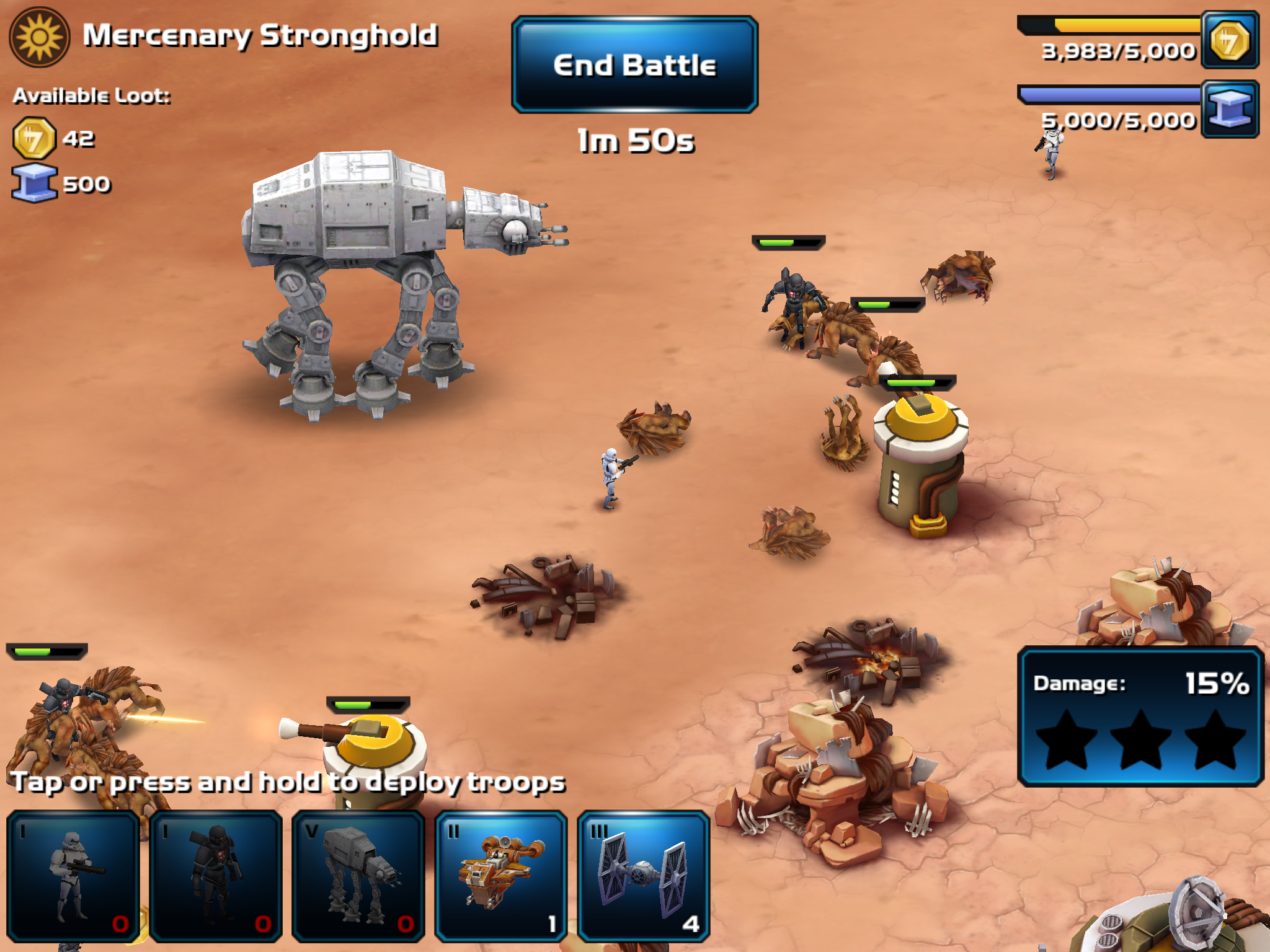Select the Stormtrooper troop card
The width and height of the screenshot is (1270, 952).
(73, 876)
